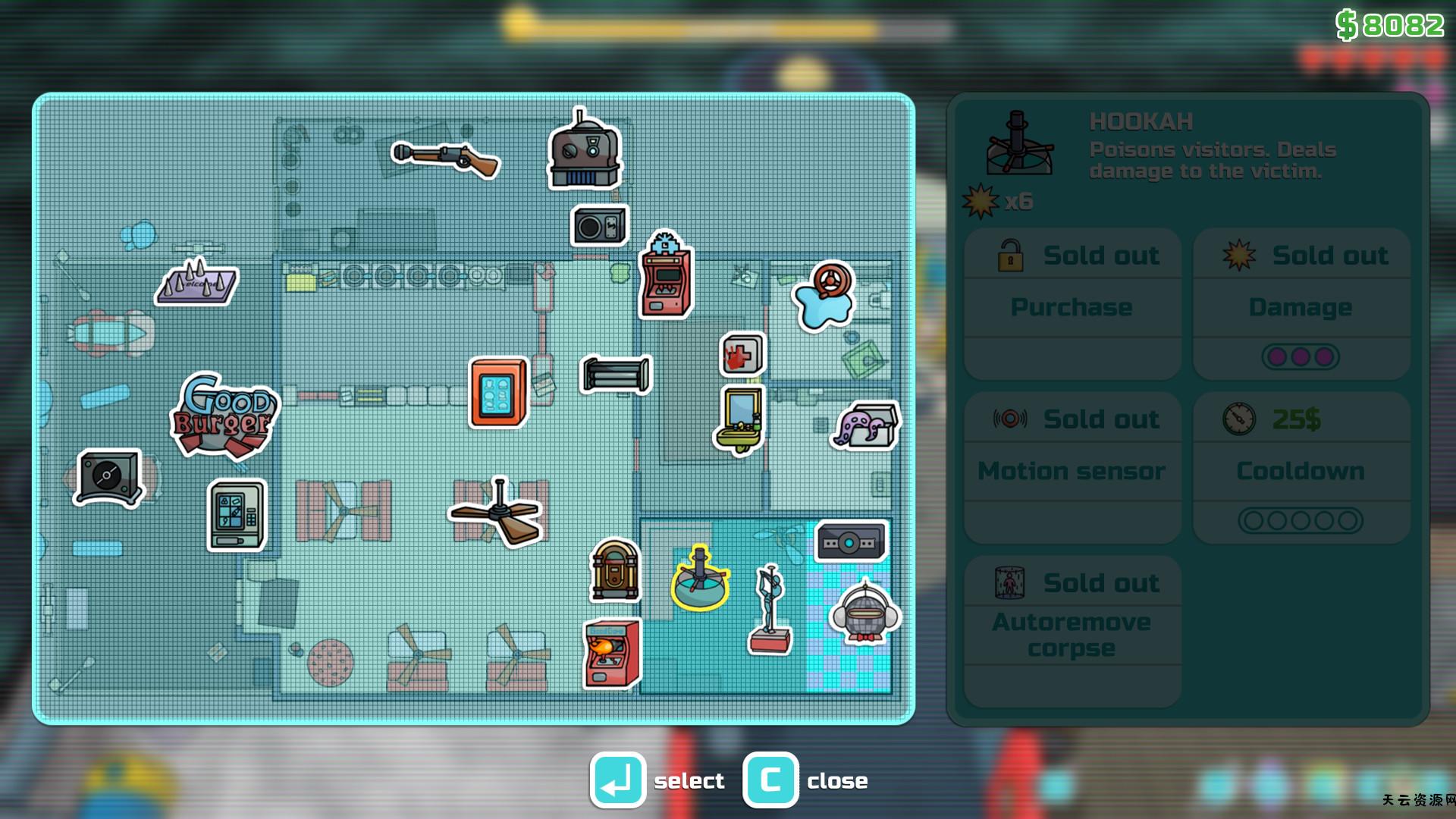
Task: Select the highlighted hookah trap
Action: click(700, 579)
